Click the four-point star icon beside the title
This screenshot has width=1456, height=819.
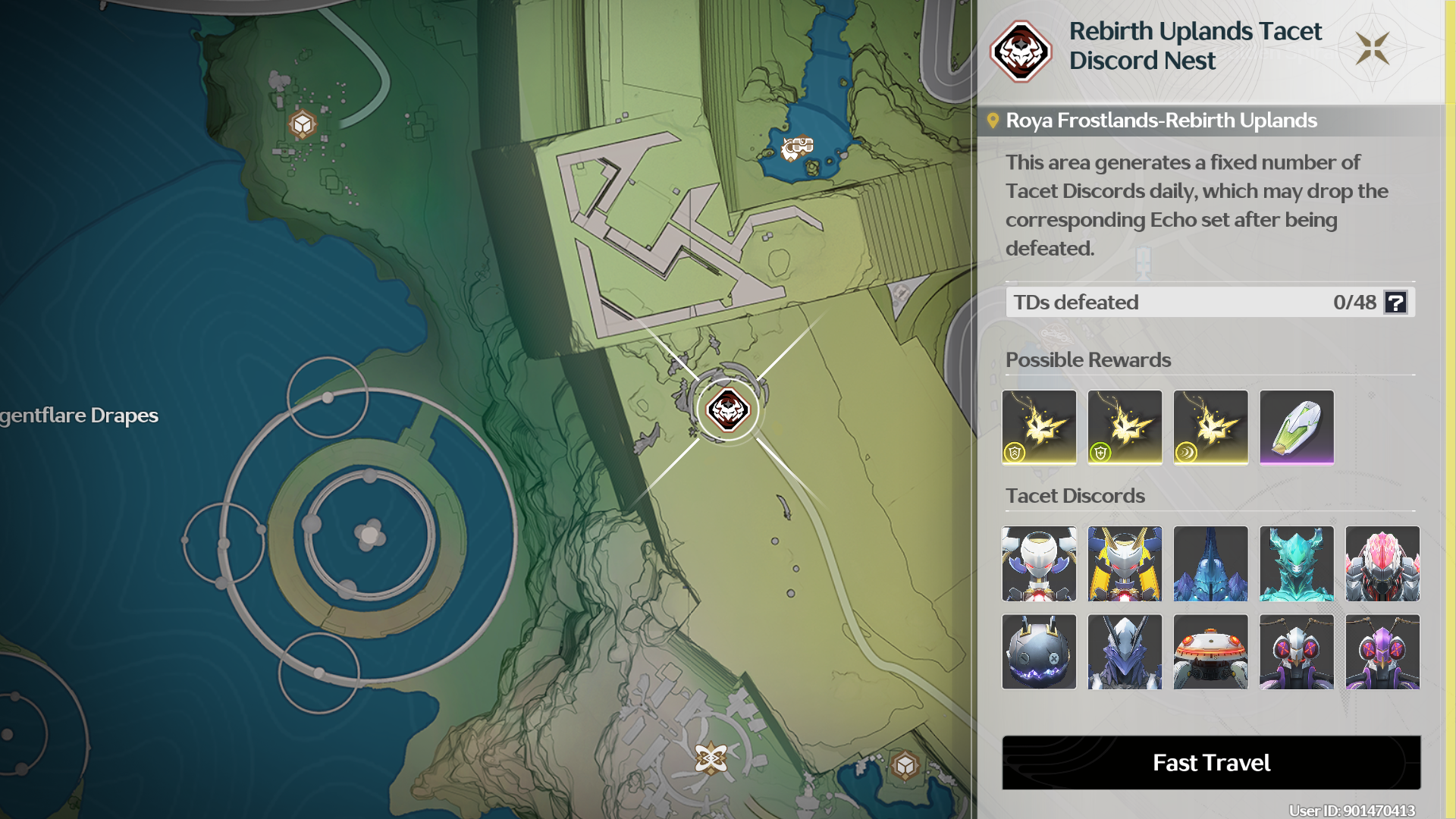tap(1373, 49)
